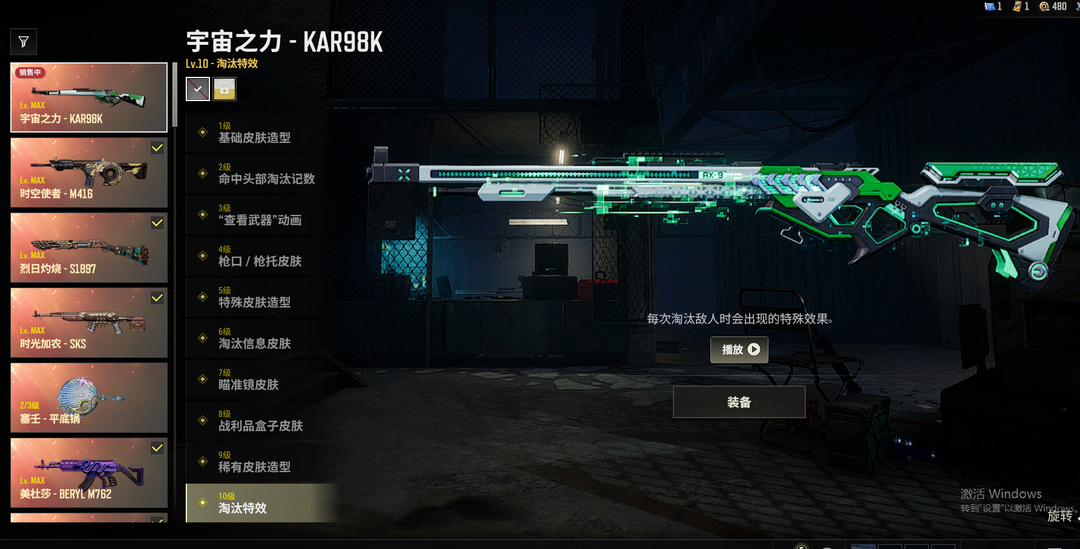
Task: Select the yellow padlock effect option
Action: coord(224,89)
